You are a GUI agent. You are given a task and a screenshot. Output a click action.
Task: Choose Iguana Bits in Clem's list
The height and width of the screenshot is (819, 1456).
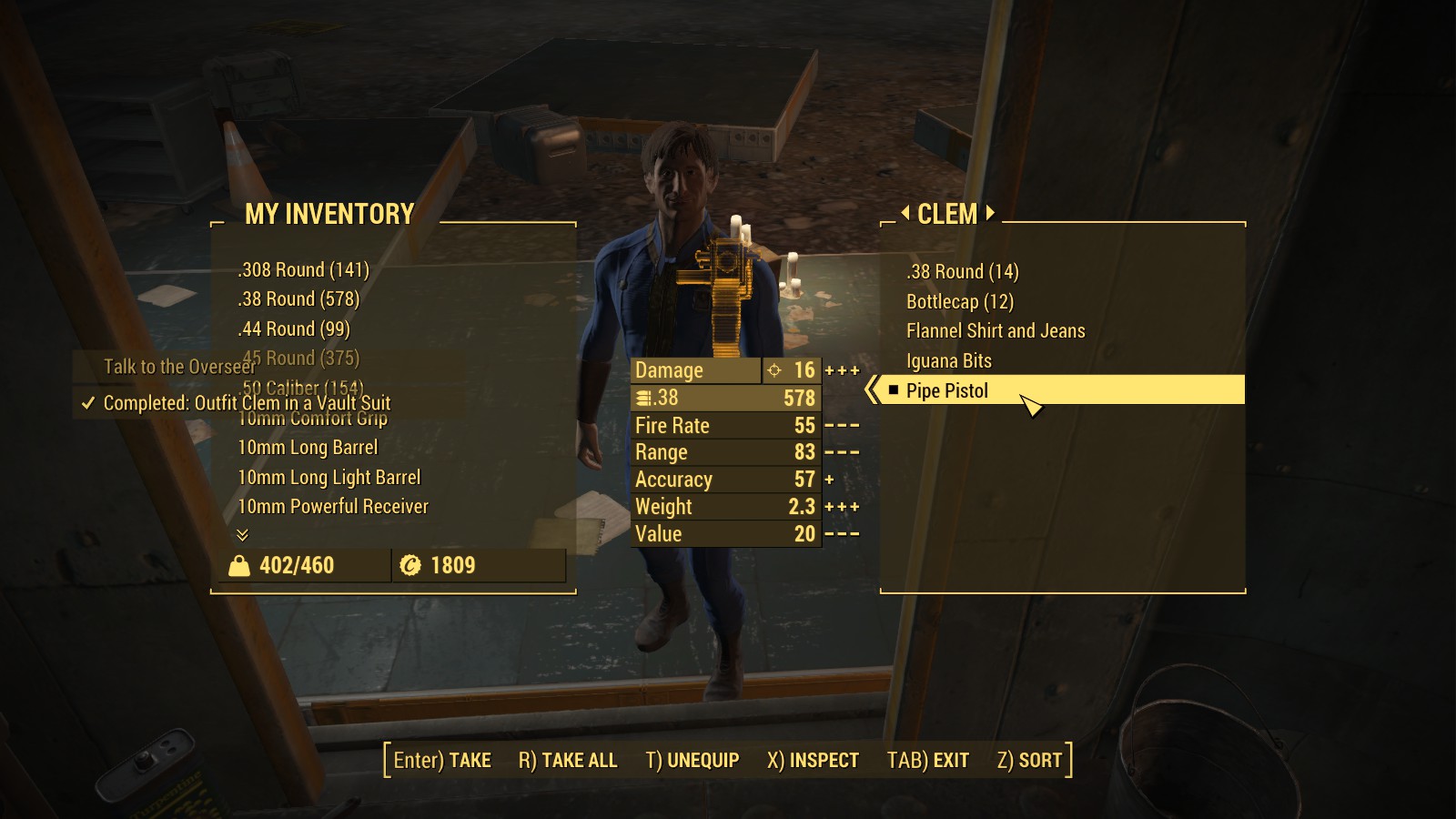click(948, 361)
